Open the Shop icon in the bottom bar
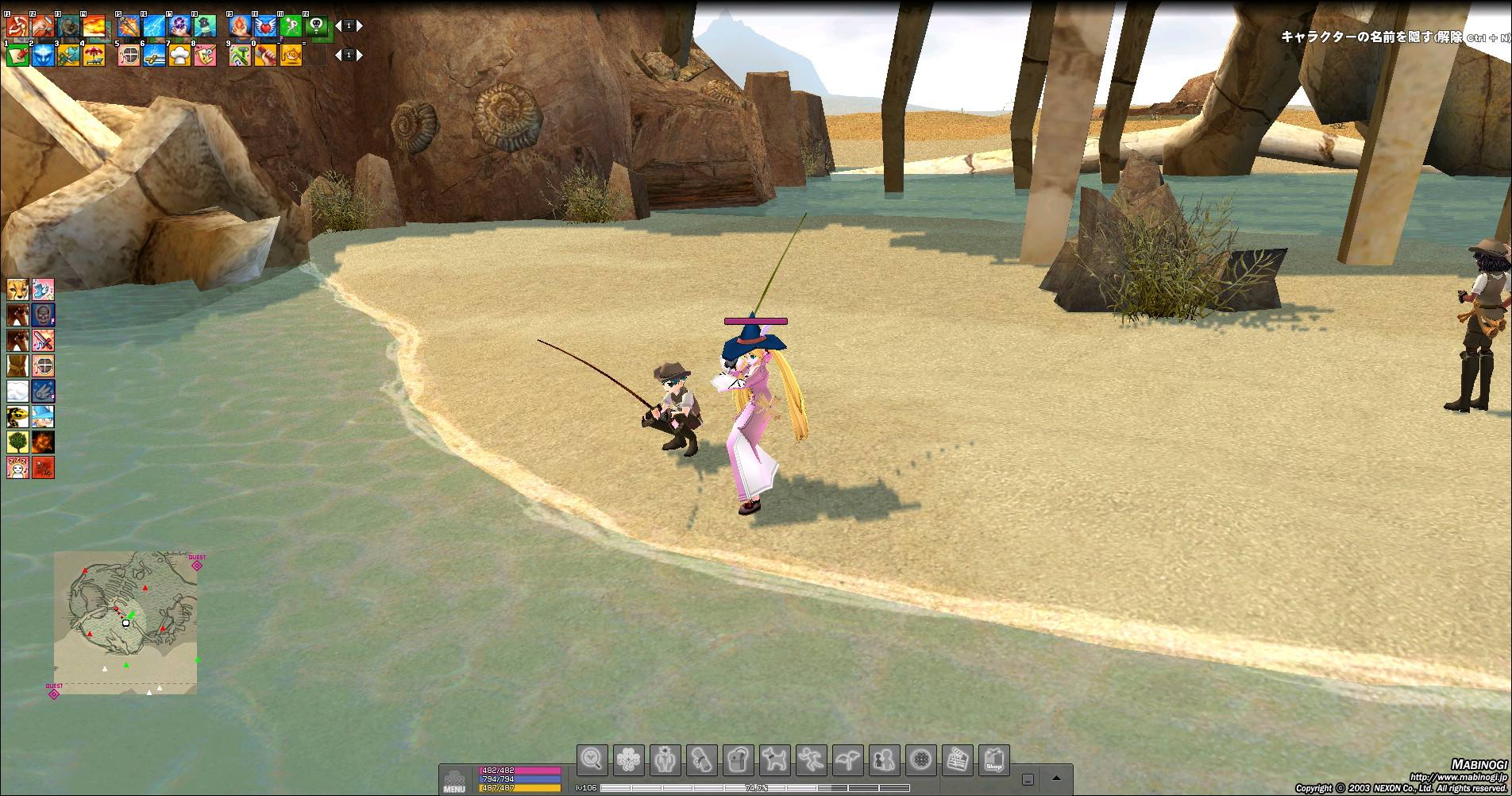This screenshot has height=796, width=1512. pyautogui.click(x=993, y=760)
